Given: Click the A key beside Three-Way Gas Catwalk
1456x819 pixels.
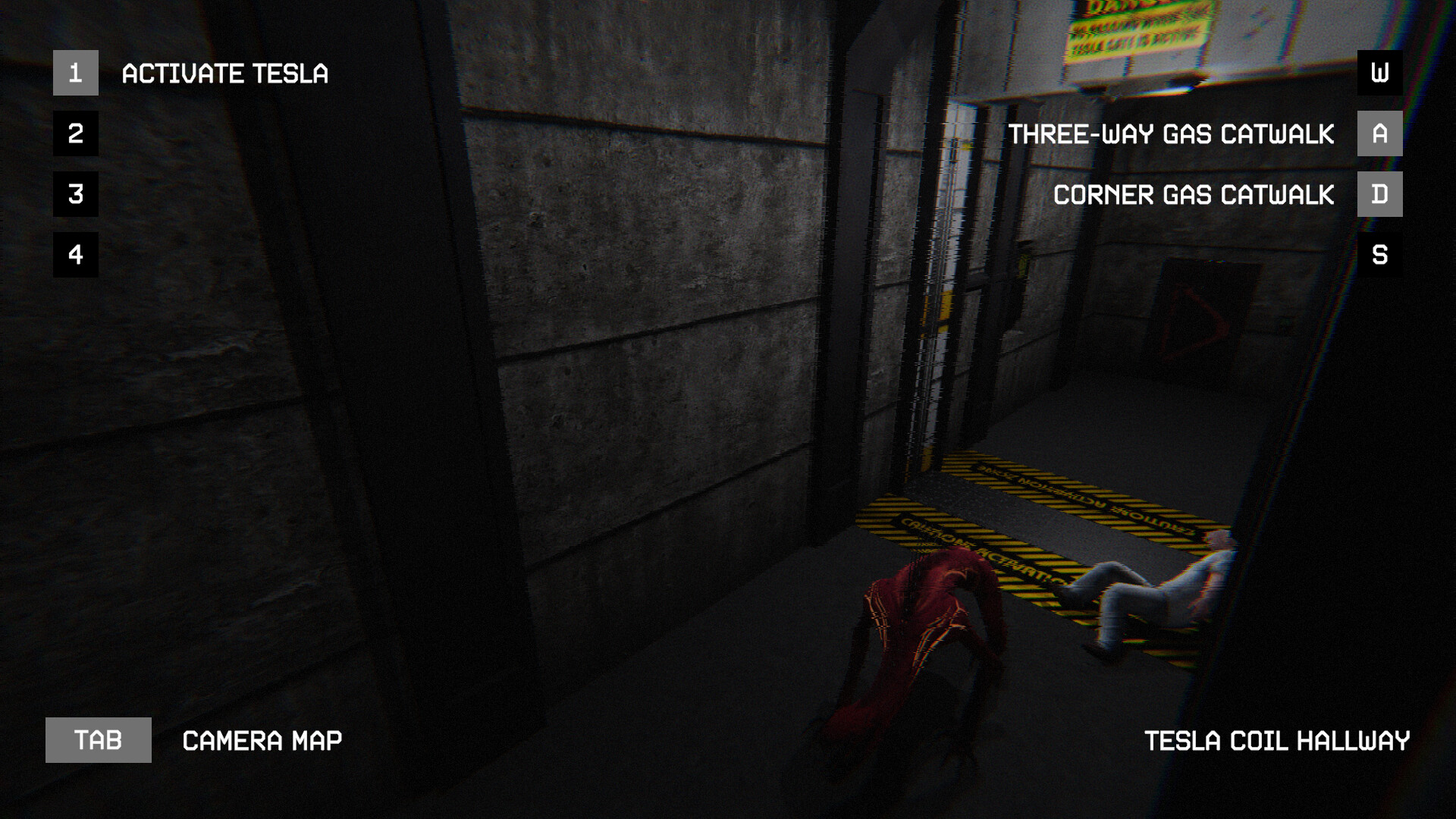Looking at the screenshot, I should pyautogui.click(x=1379, y=134).
